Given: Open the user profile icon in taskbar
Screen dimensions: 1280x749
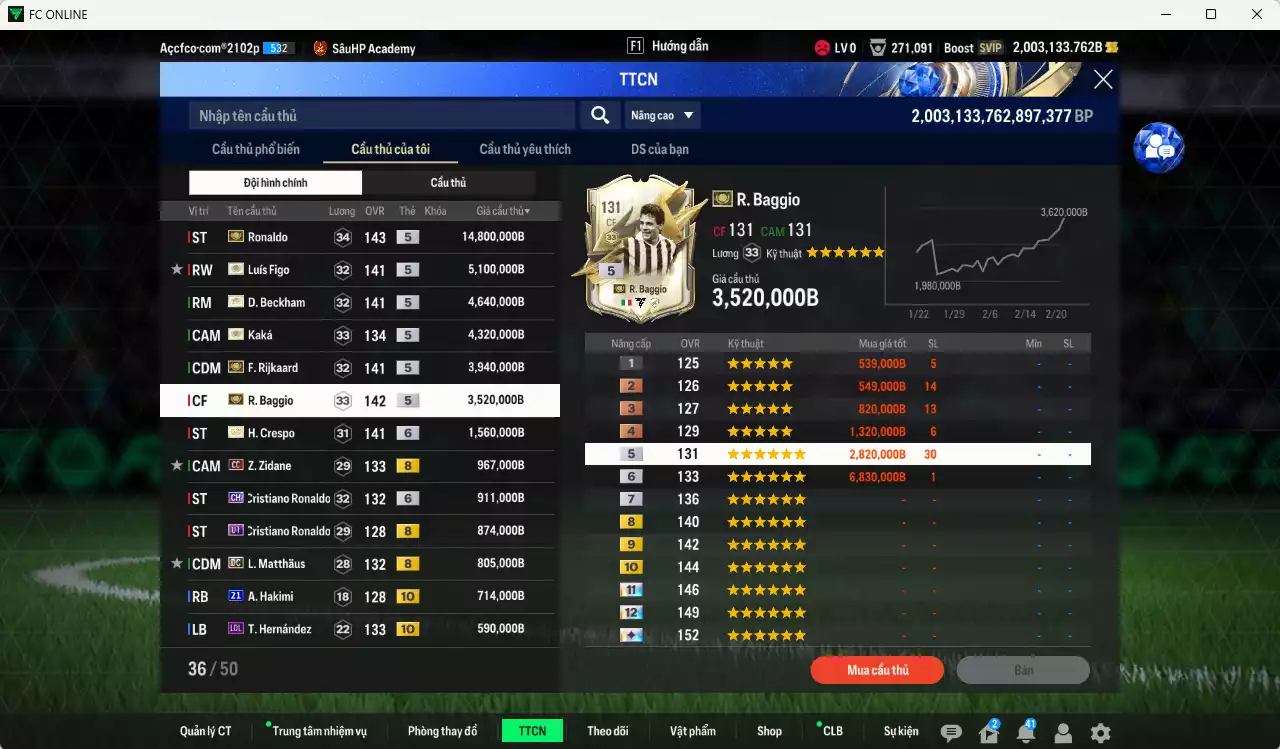Looking at the screenshot, I should tap(1062, 732).
